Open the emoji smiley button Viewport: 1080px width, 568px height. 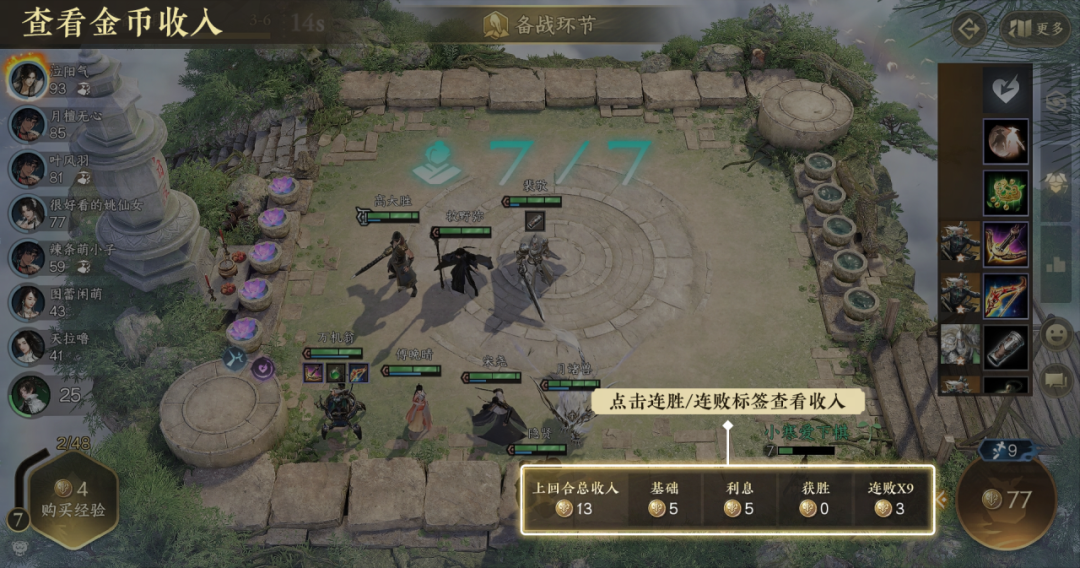(x=1056, y=334)
